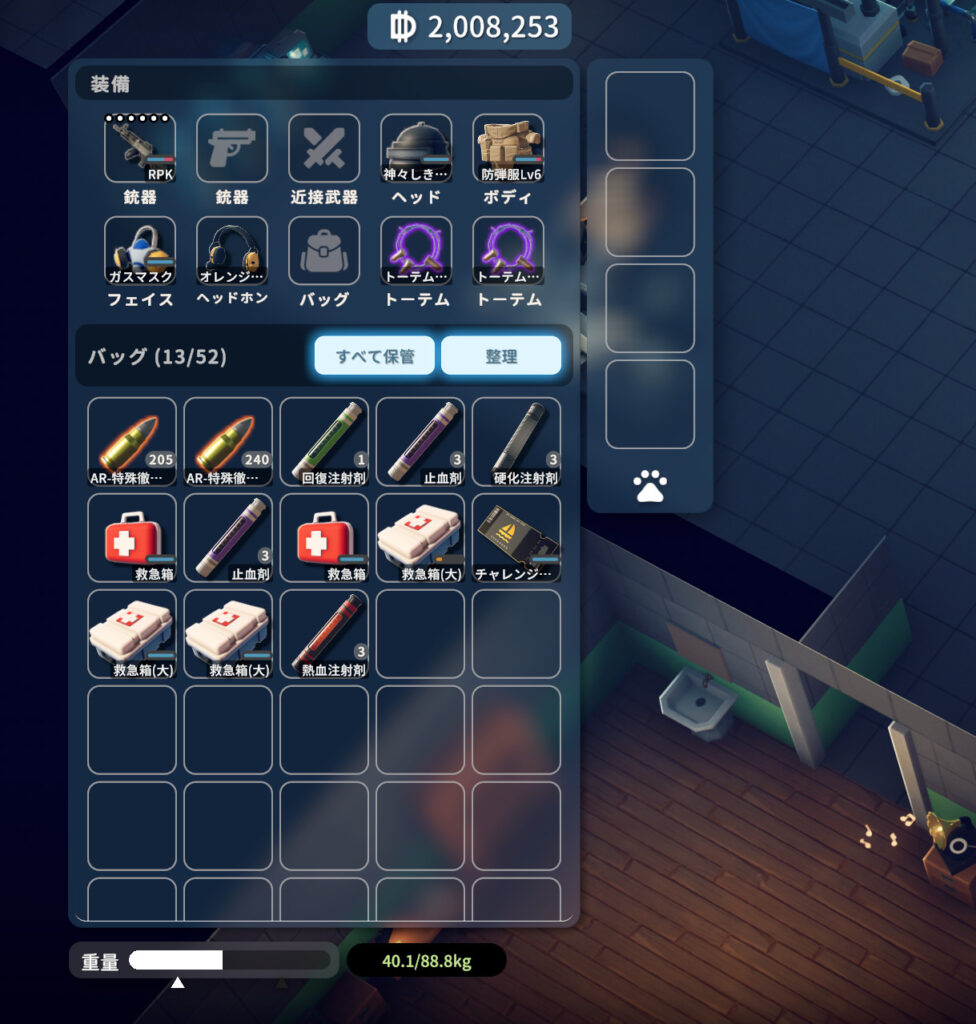Pick the green 回復注射剤 recovery injector
Image resolution: width=976 pixels, height=1024 pixels.
324,441
